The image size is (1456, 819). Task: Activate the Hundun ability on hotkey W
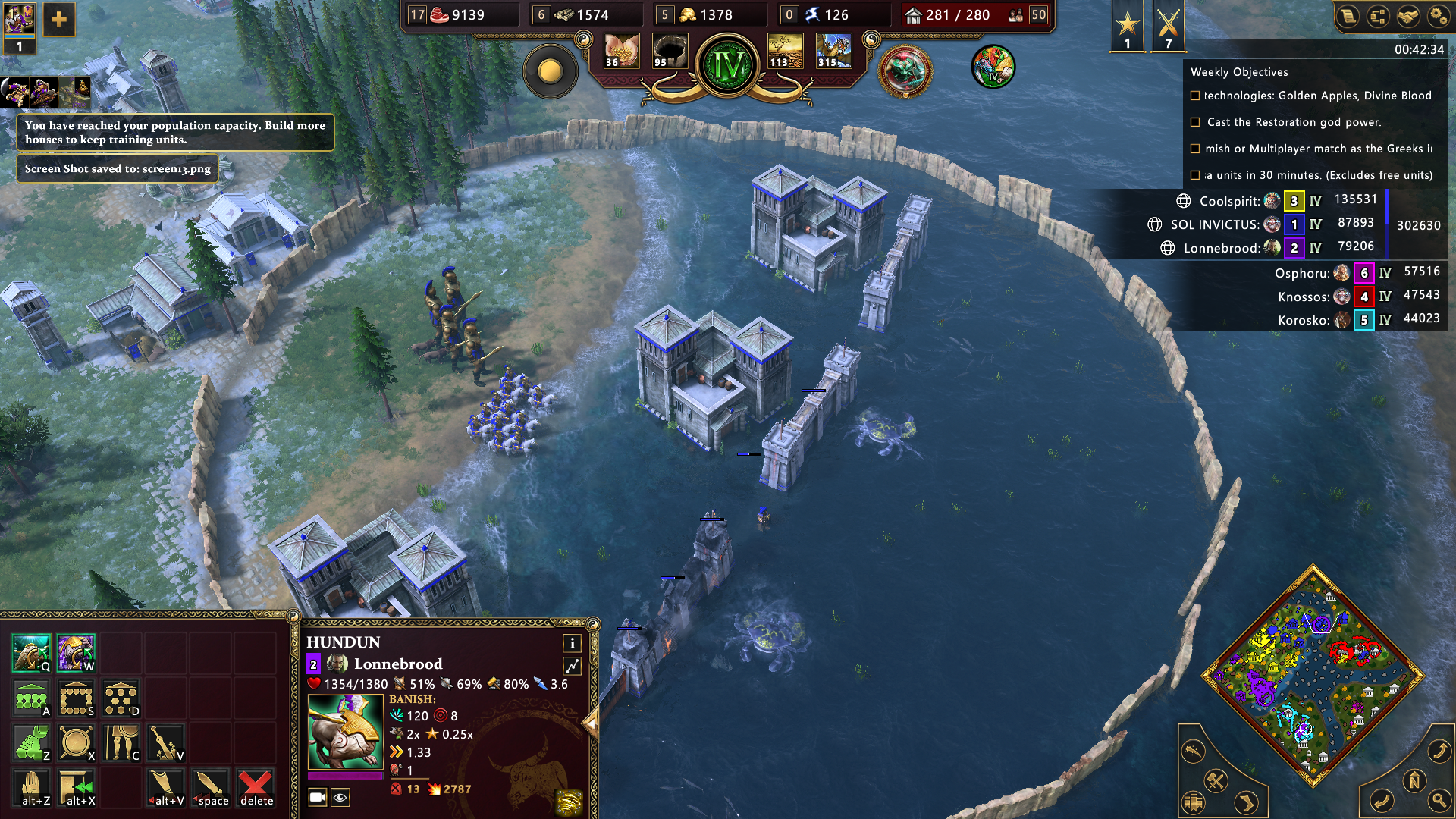point(76,653)
